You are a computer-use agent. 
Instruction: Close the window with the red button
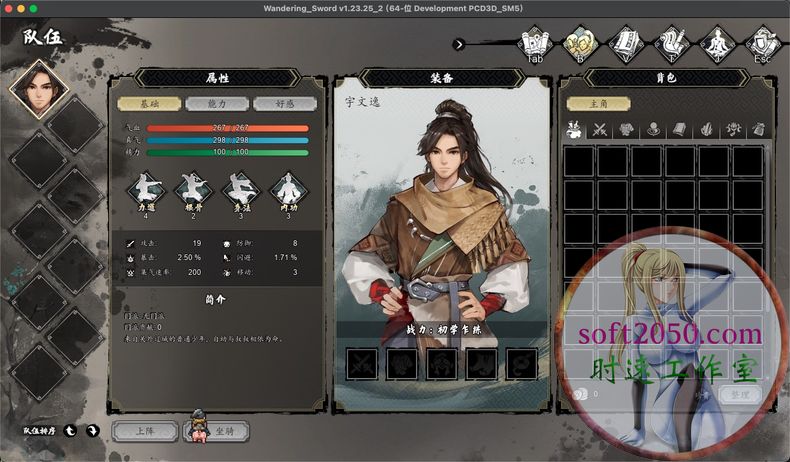(8, 8)
